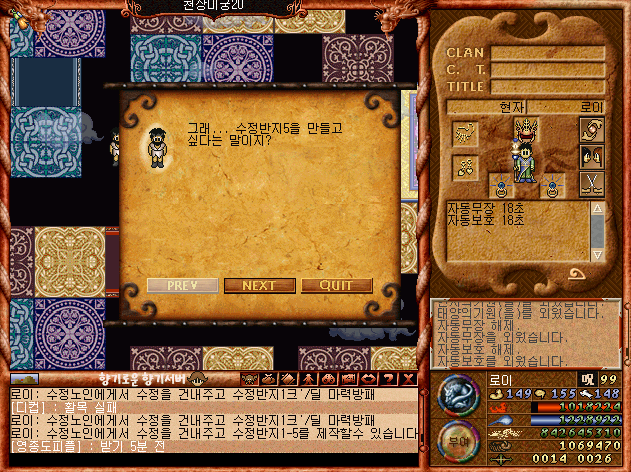
Task: Click the hearts icon slot
Action: pos(463,167)
